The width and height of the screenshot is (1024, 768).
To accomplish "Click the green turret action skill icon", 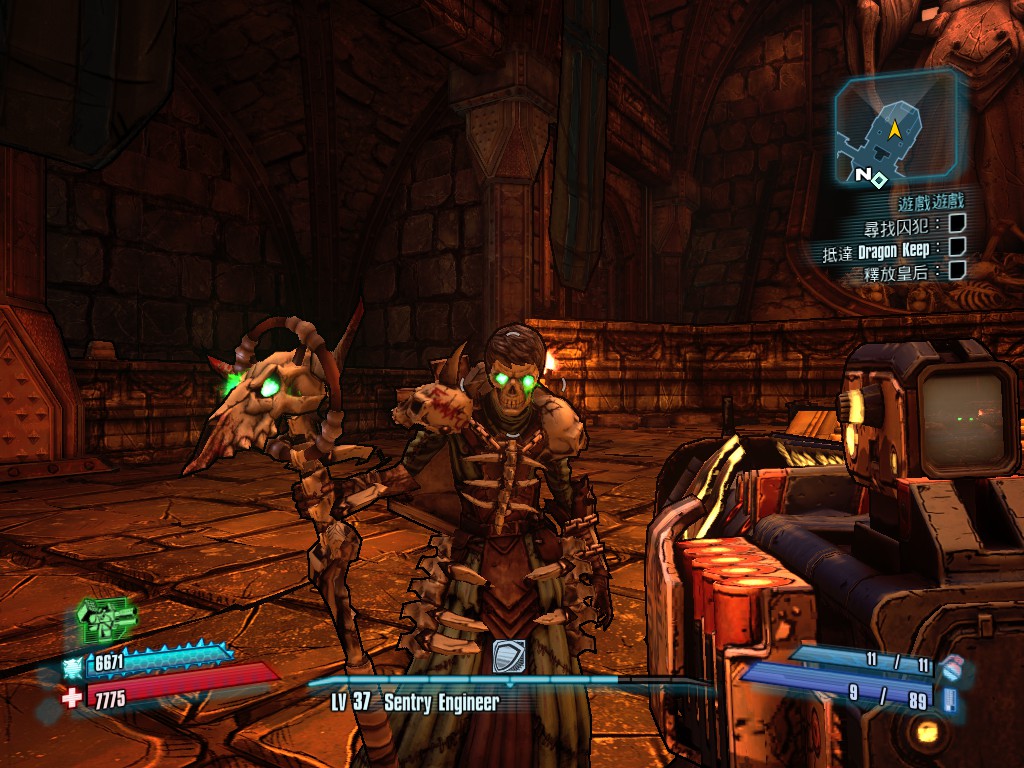I will (x=105, y=619).
